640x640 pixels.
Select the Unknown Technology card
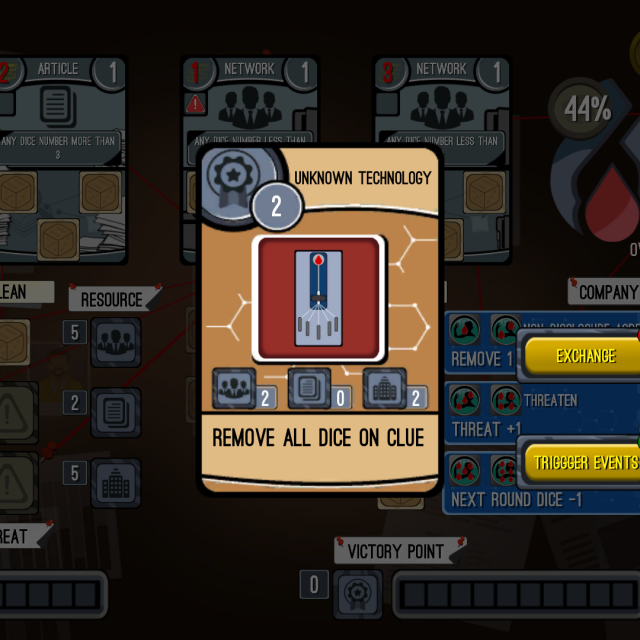(x=320, y=320)
